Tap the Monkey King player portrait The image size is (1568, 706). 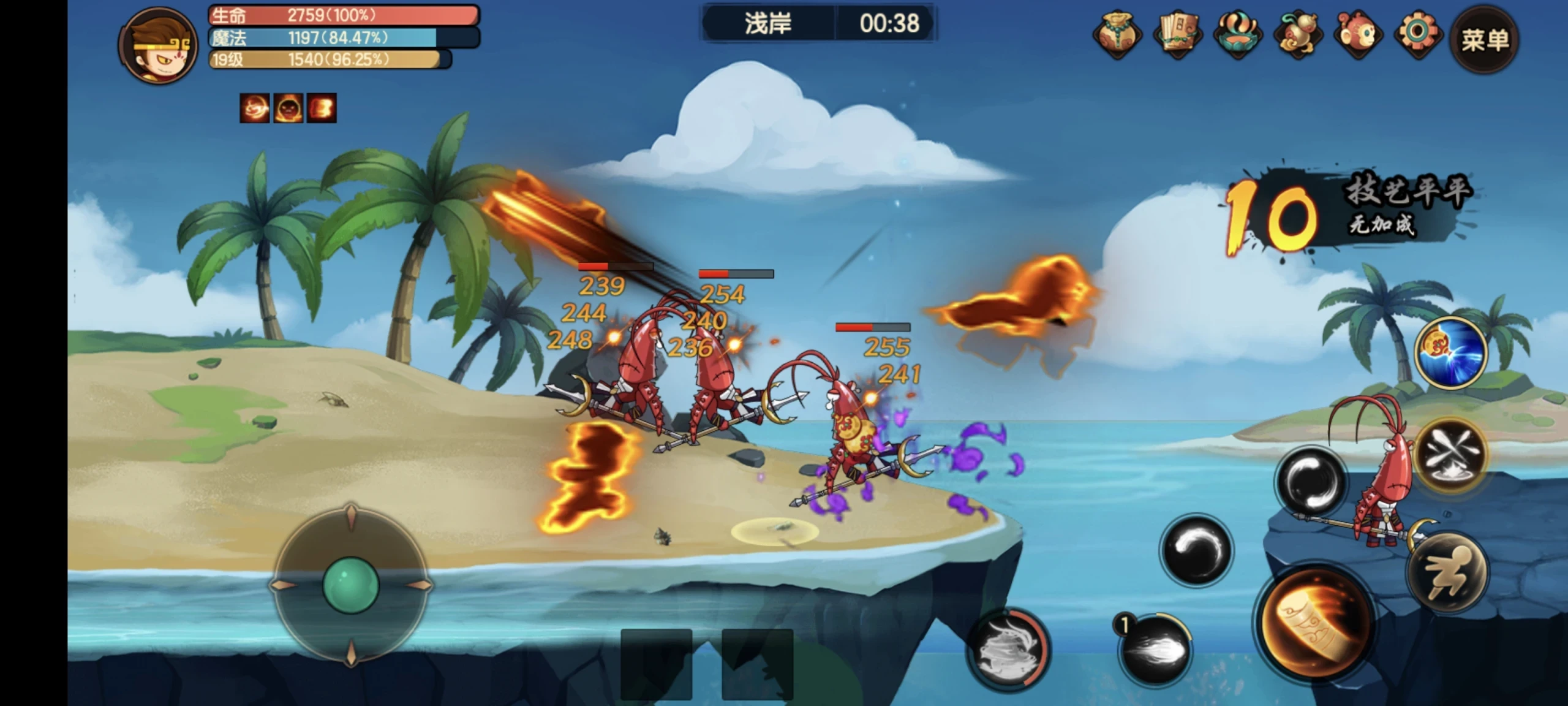158,45
